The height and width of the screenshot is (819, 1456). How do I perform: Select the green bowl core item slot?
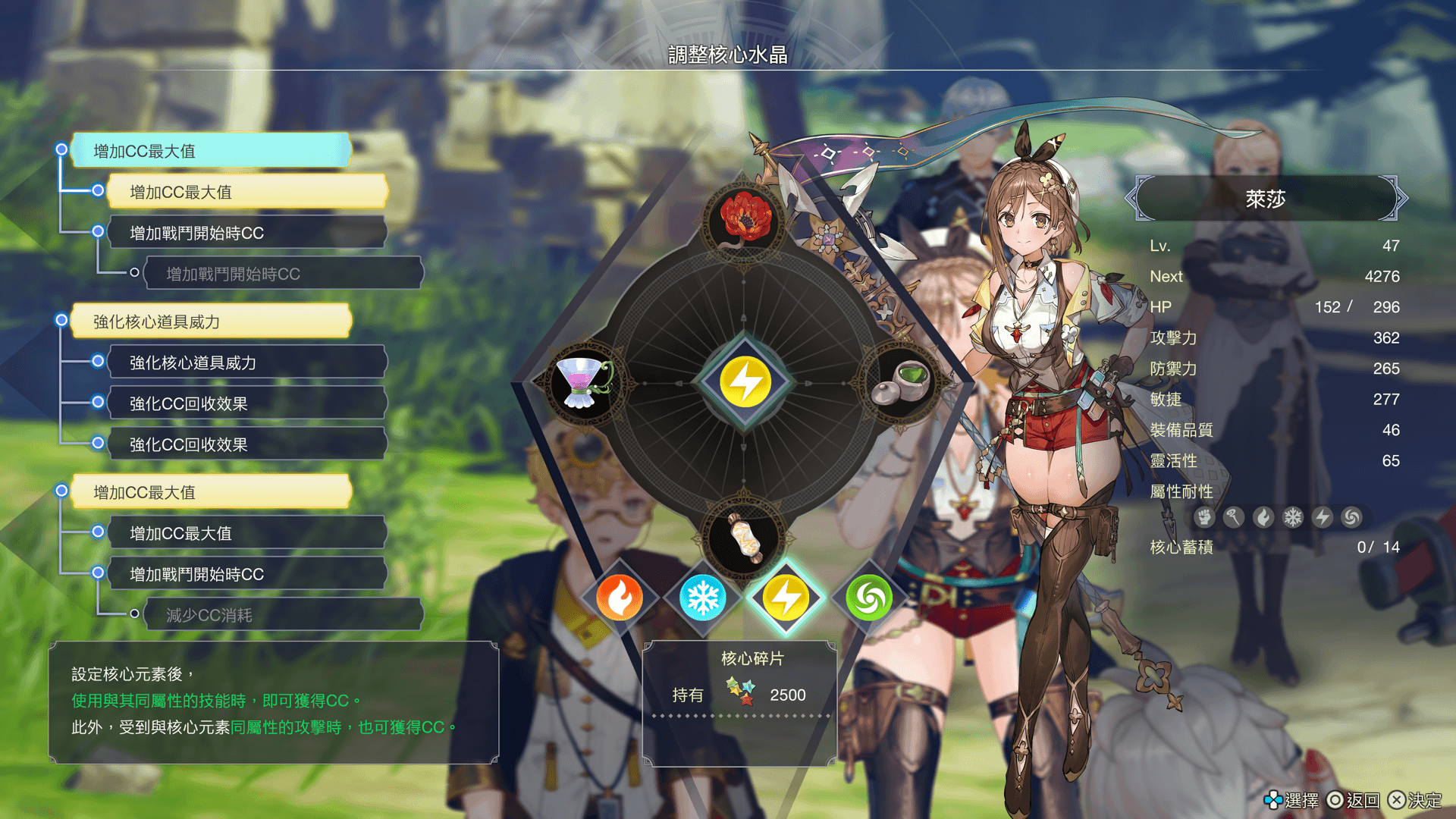tap(904, 381)
